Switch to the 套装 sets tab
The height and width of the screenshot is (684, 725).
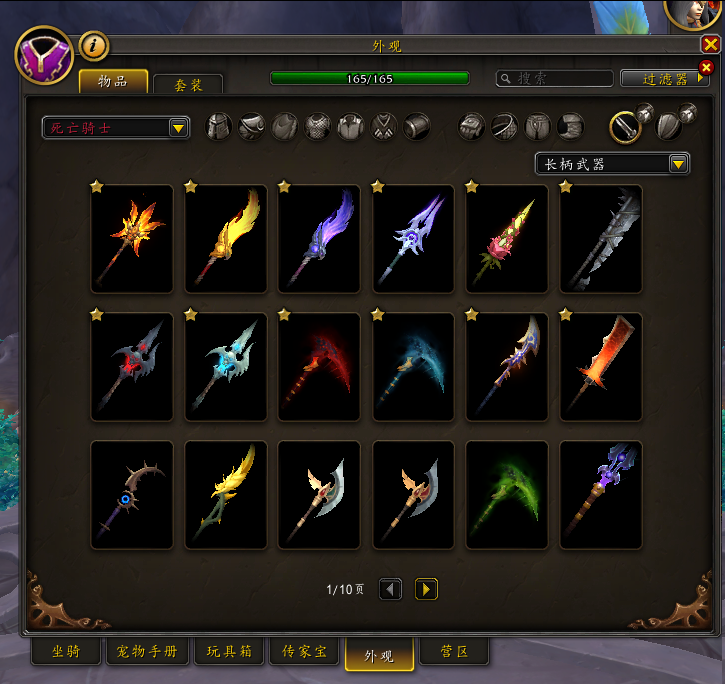(188, 85)
